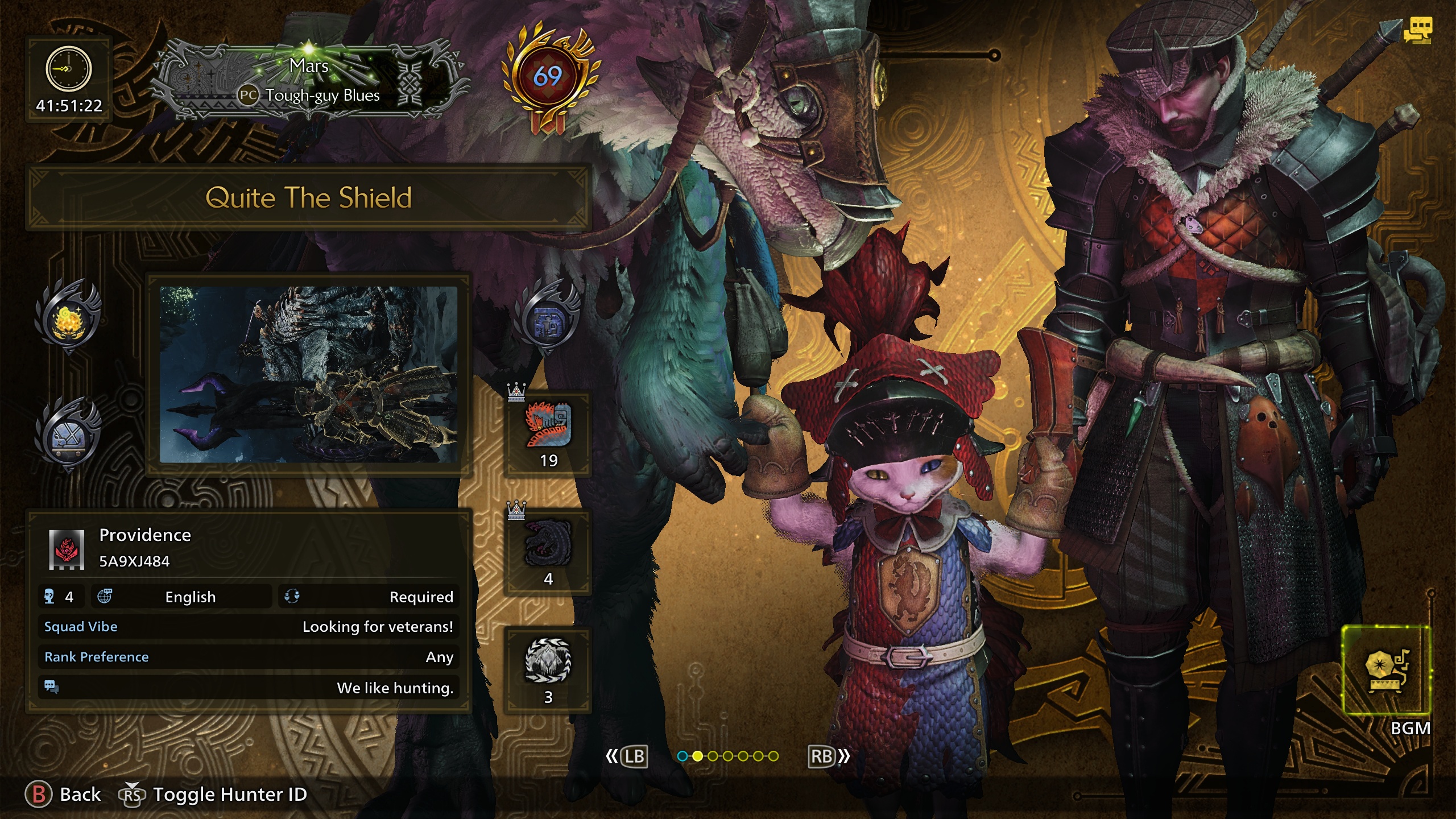Select the We like hunting comment row
This screenshot has height=819, width=1456.
(x=249, y=688)
